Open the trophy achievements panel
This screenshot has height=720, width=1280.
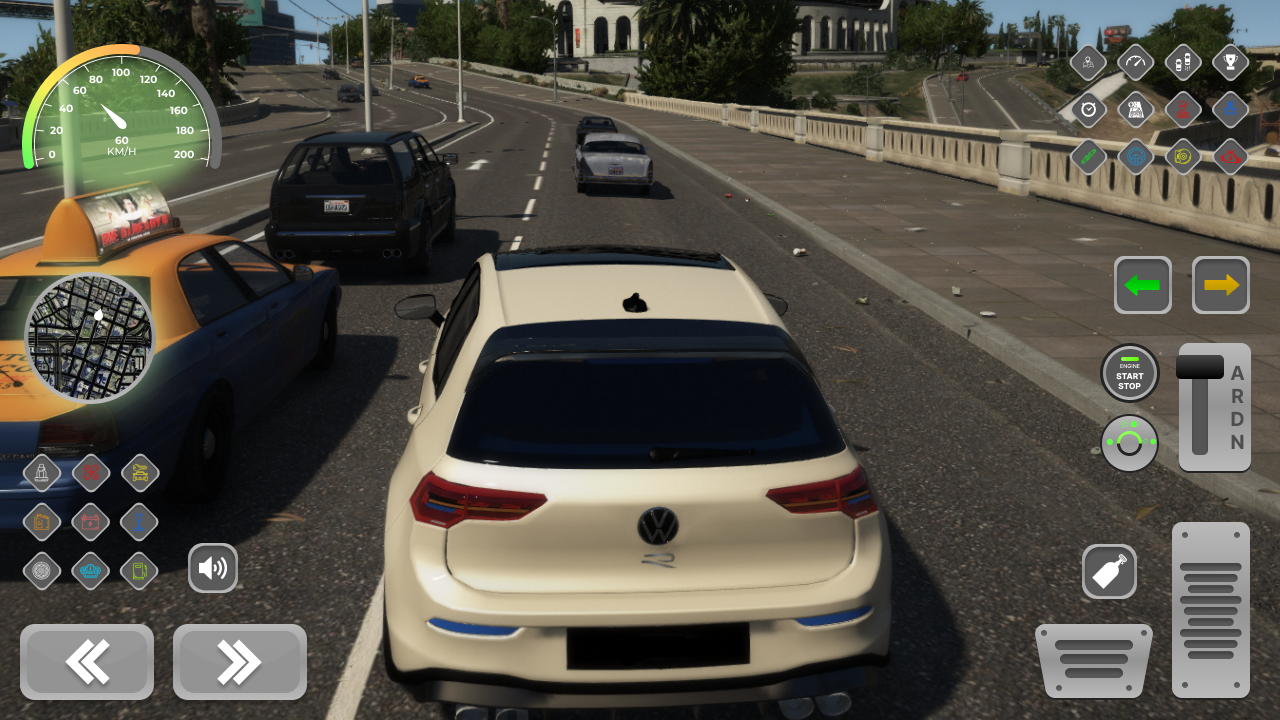[1230, 62]
